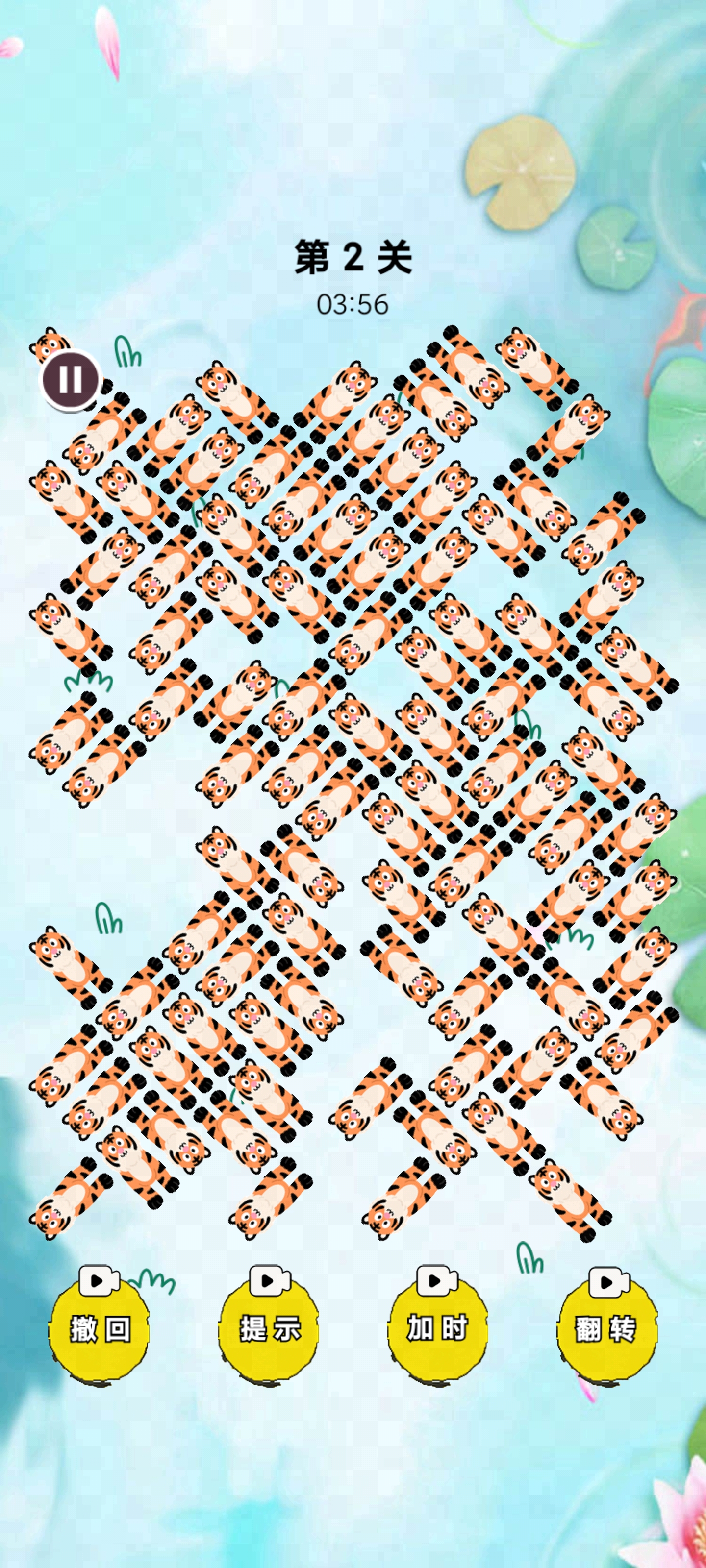Tap the level title 第 2 关
This screenshot has width=706, height=1568.
coord(352,258)
